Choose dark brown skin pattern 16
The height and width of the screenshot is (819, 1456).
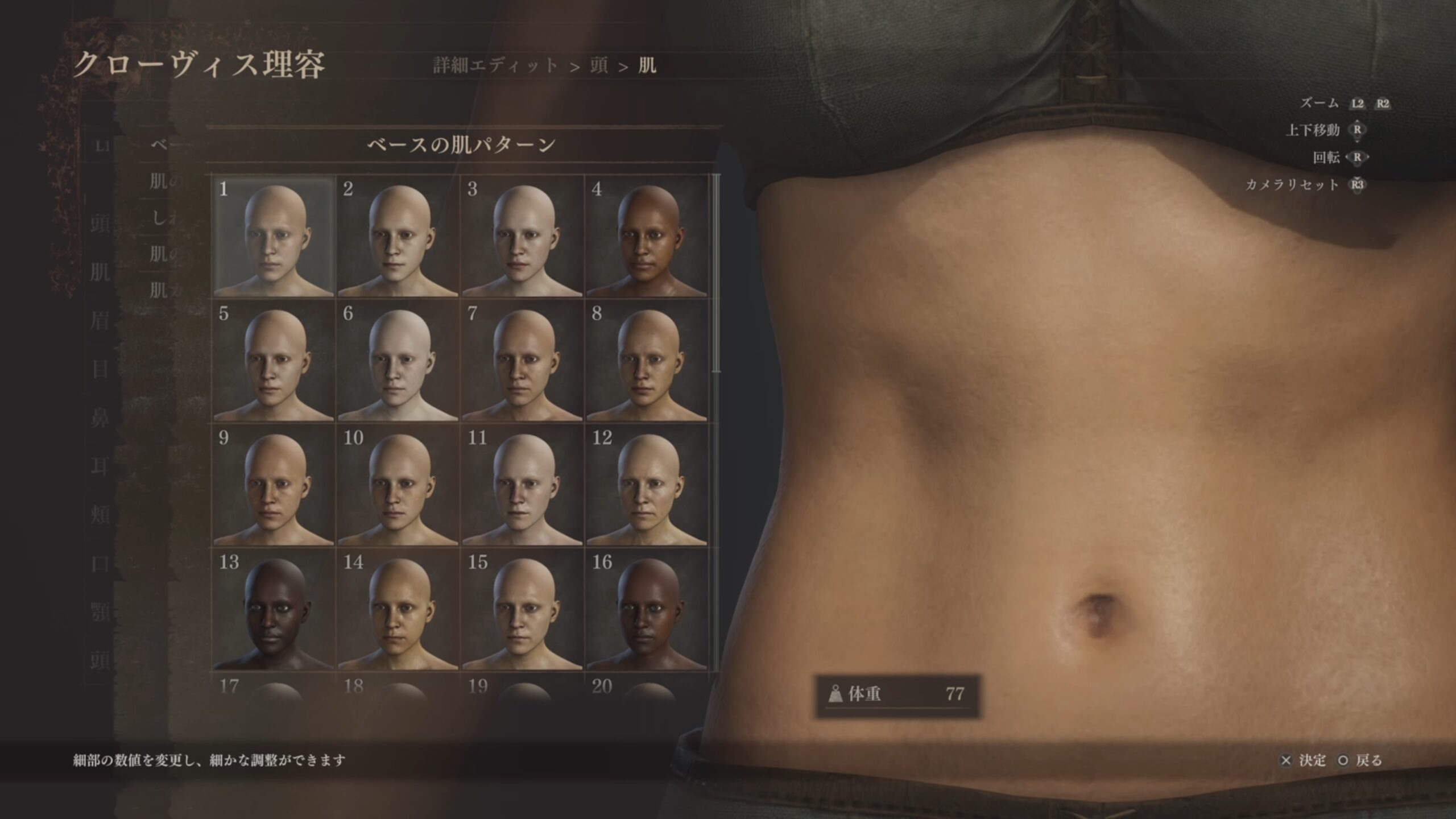[647, 610]
